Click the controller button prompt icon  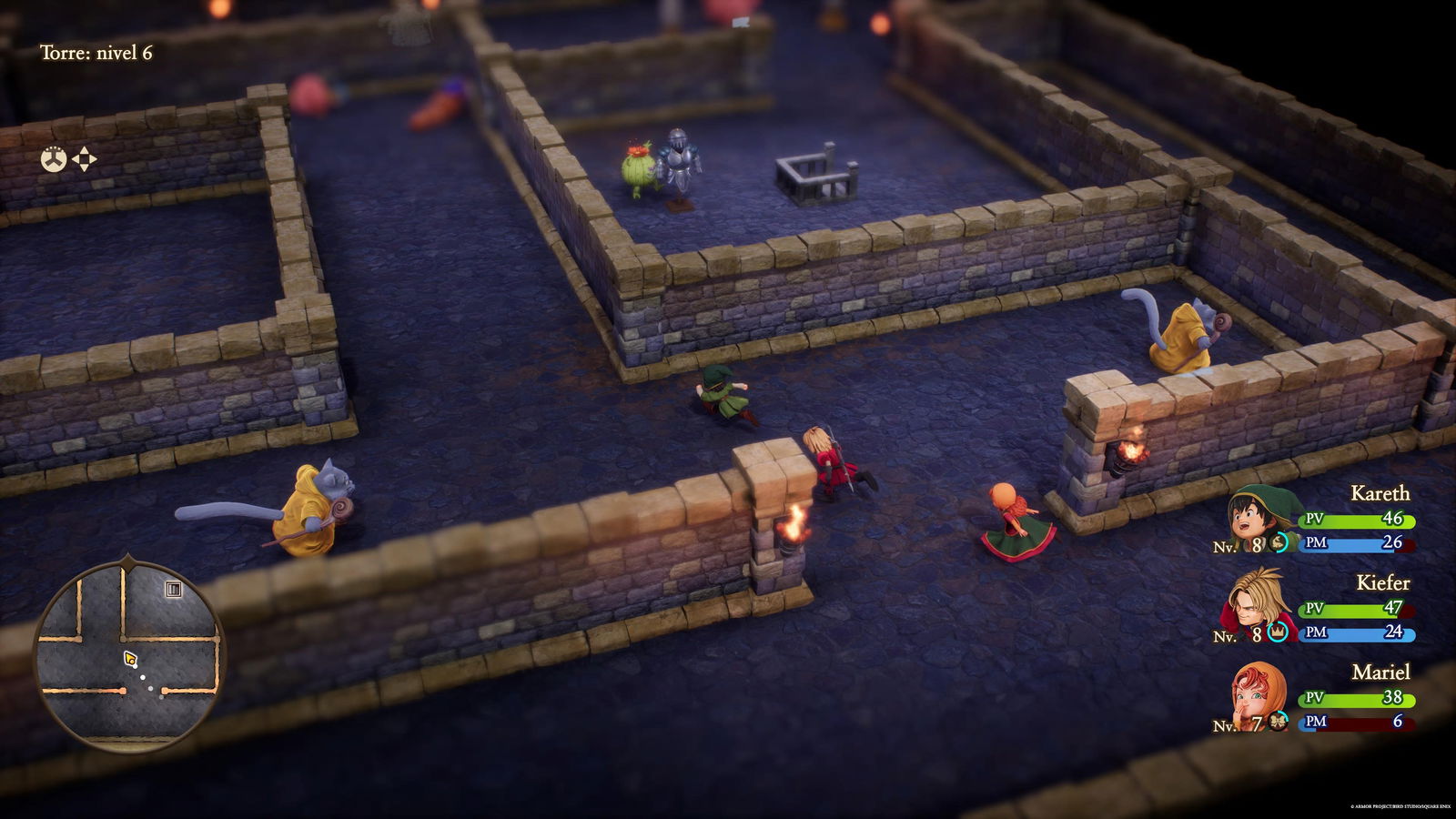pos(53,159)
